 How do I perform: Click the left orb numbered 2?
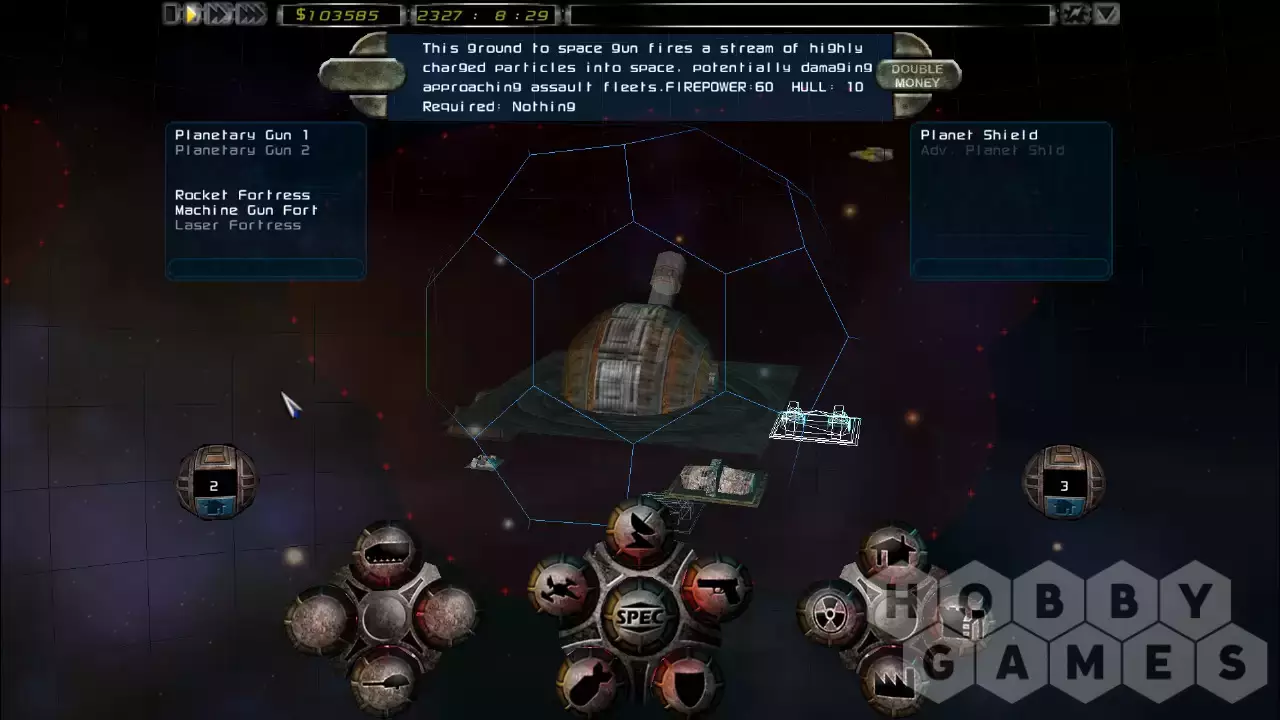[x=215, y=484]
